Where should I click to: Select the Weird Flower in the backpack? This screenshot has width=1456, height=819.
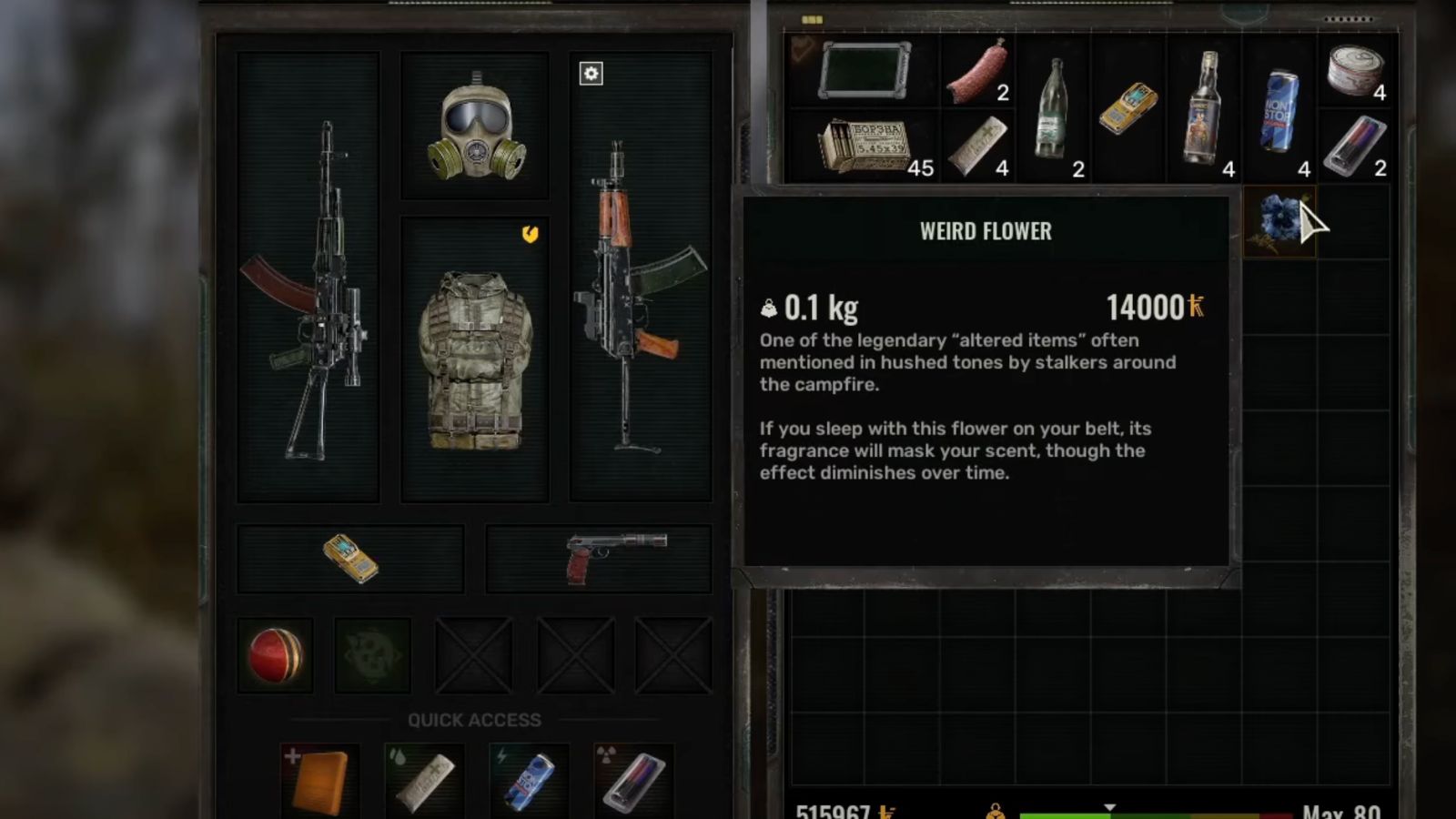[x=1279, y=221]
